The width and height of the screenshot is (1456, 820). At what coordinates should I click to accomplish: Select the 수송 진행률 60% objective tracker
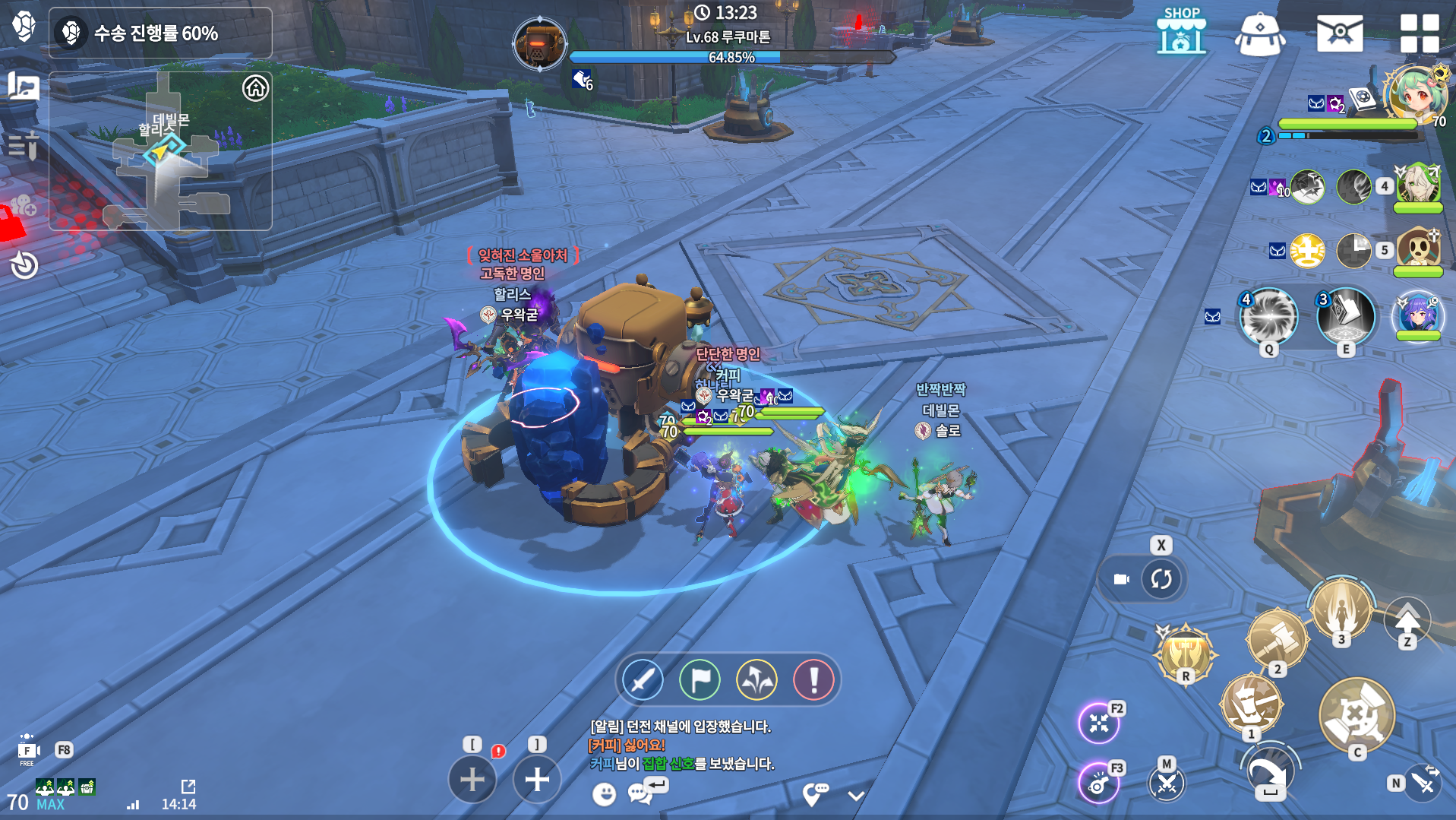pos(160,33)
